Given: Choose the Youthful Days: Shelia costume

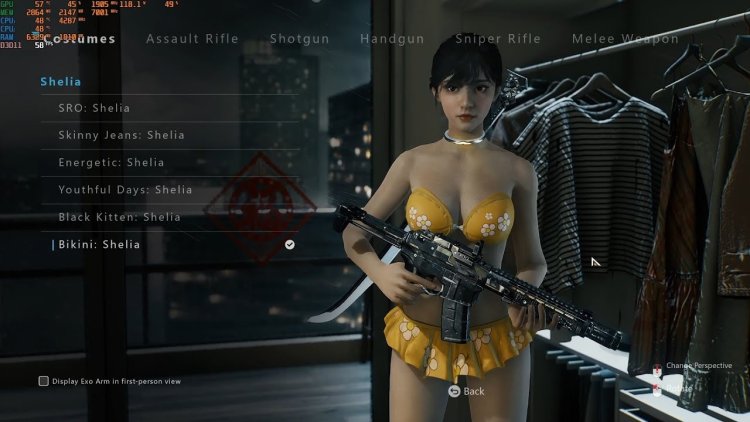Looking at the screenshot, I should pyautogui.click(x=125, y=190).
